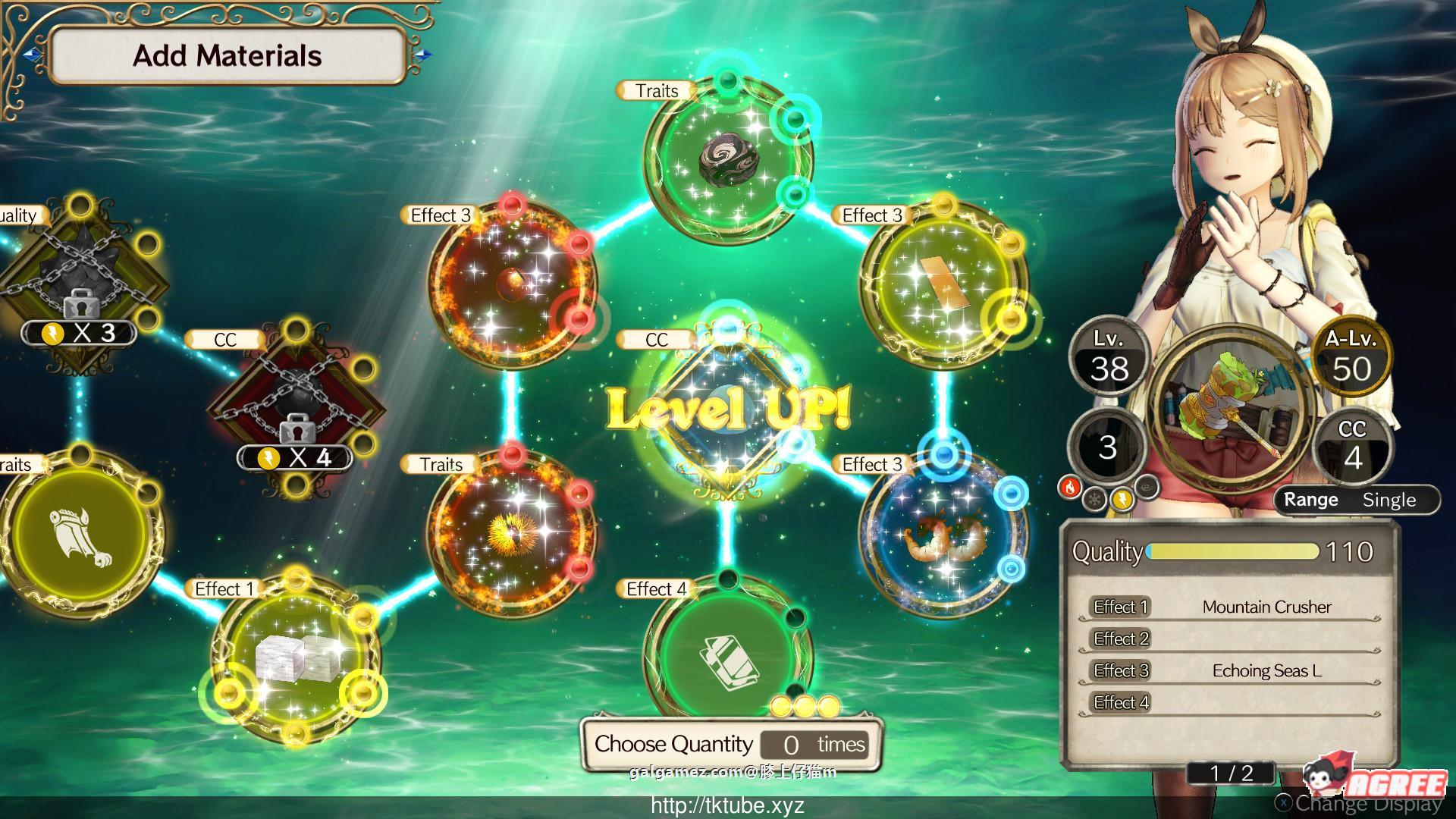The image size is (1456, 819).
Task: Click the locked Quality node requiring three lightning
Action: point(78,286)
